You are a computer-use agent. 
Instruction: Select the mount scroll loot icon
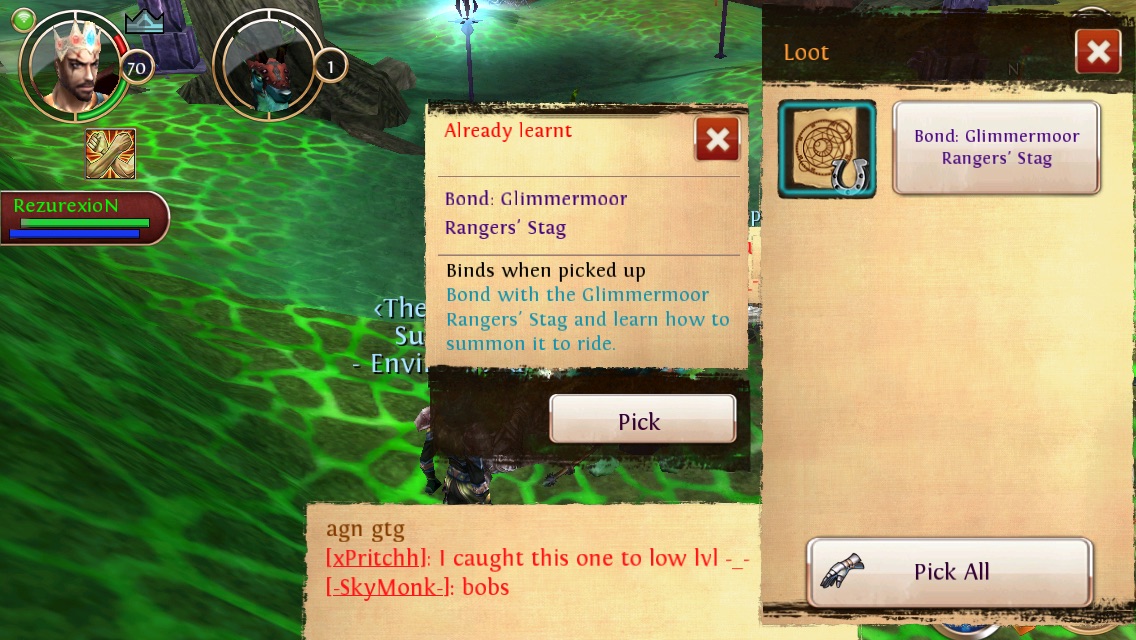tap(827, 149)
